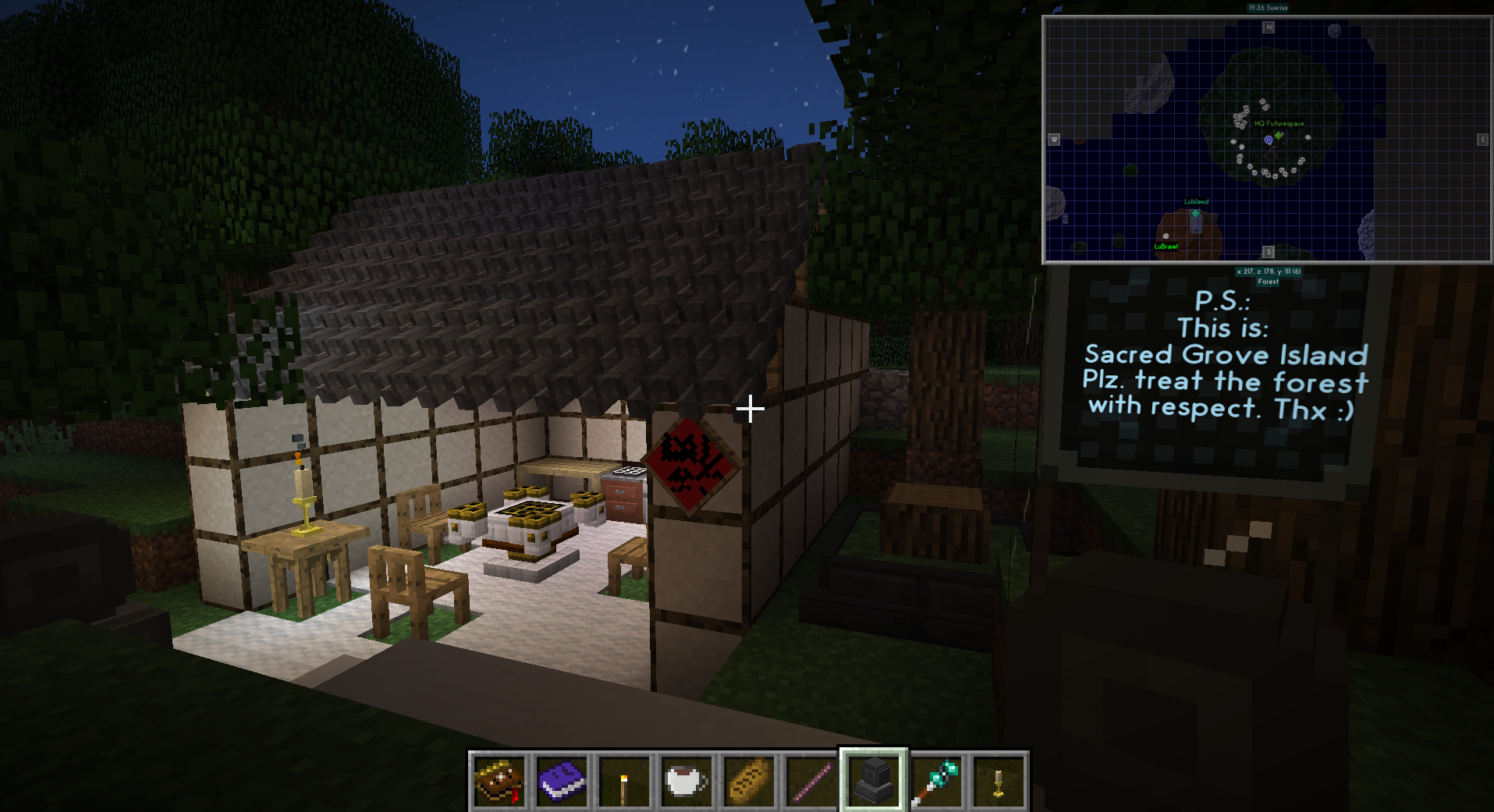
Task: Click the LuIsland waypoint marker on minimap
Action: pyautogui.click(x=1195, y=212)
